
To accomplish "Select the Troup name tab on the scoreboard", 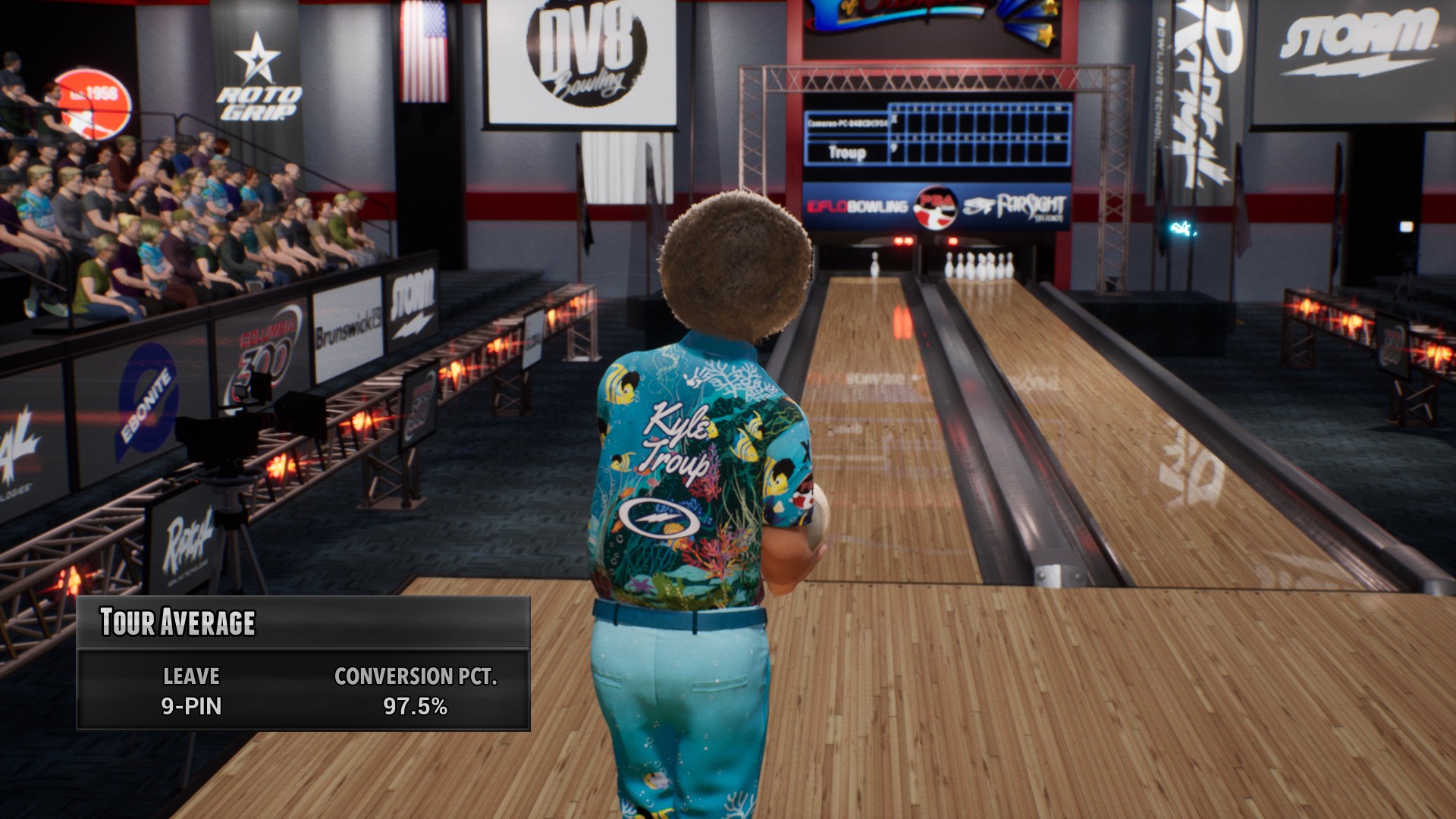I will pos(847,152).
